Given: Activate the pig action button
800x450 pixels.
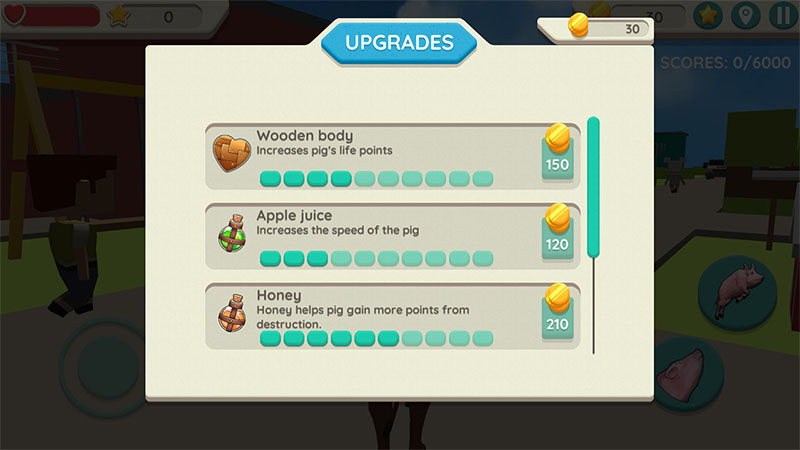Looking at the screenshot, I should coord(738,292).
